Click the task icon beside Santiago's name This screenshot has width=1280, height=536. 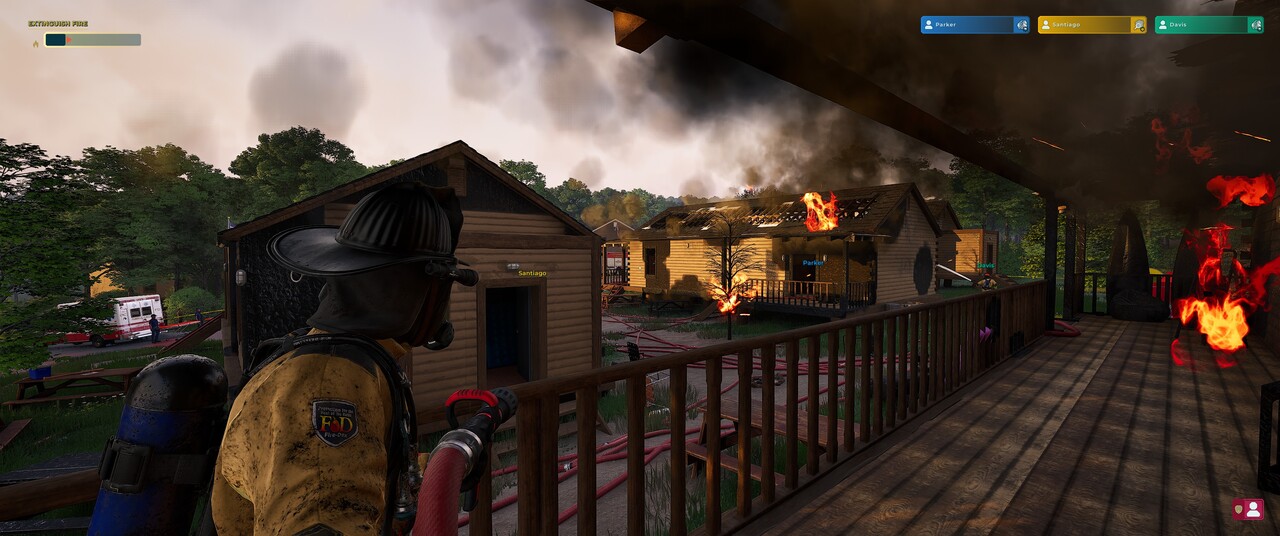1138,25
